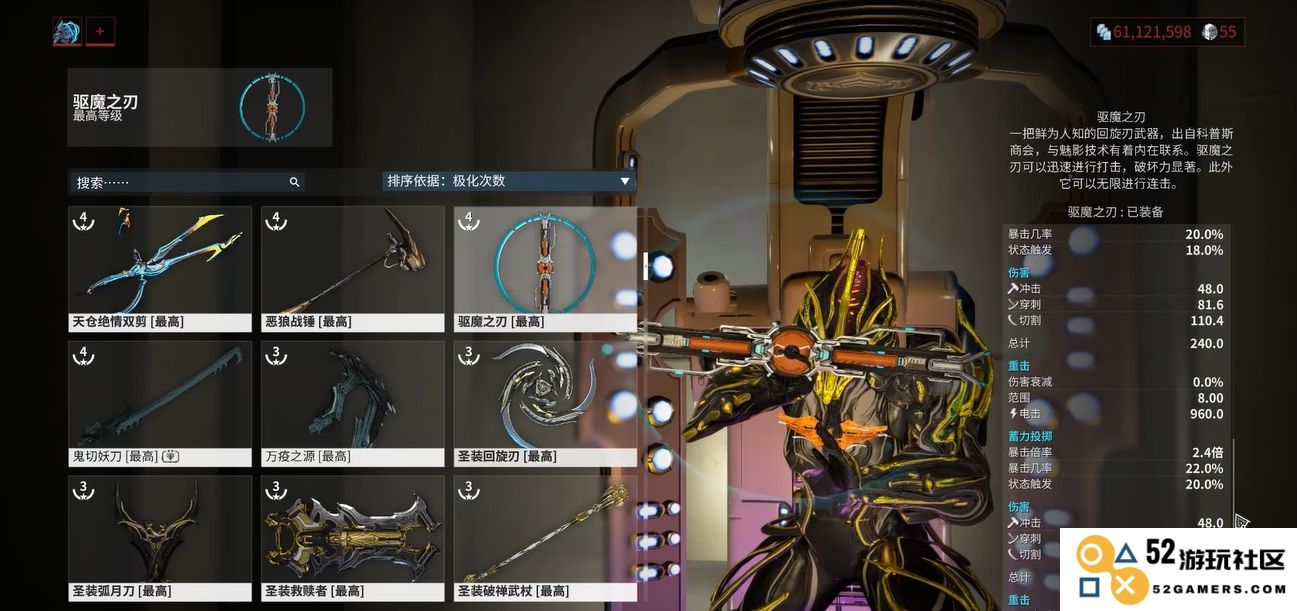1297x611 pixels.
Task: Click the 52游玩社区 watermark logo
Action: click(1179, 569)
